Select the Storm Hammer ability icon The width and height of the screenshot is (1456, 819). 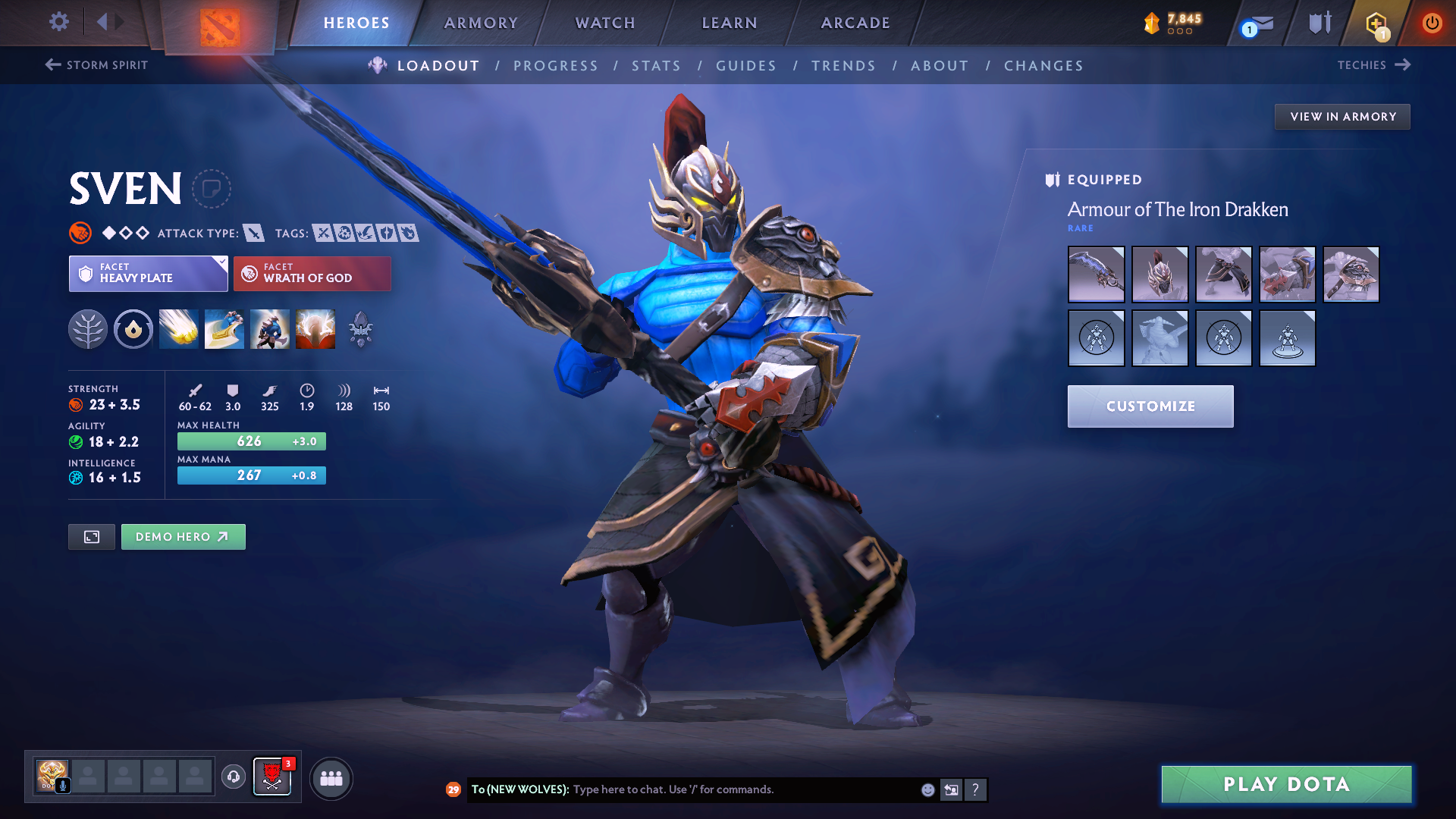point(179,329)
